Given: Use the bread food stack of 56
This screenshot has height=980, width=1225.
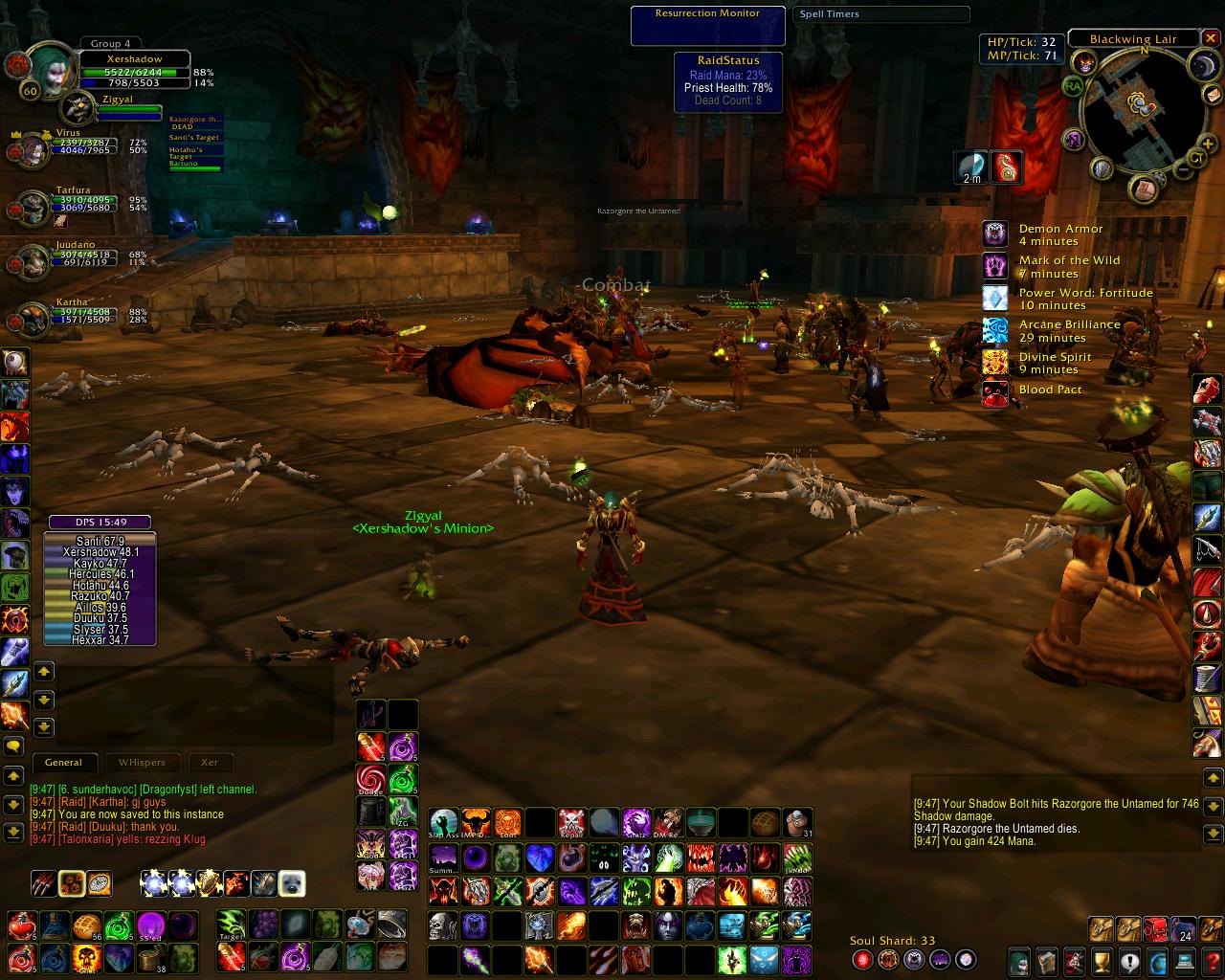Looking at the screenshot, I should coord(87,925).
